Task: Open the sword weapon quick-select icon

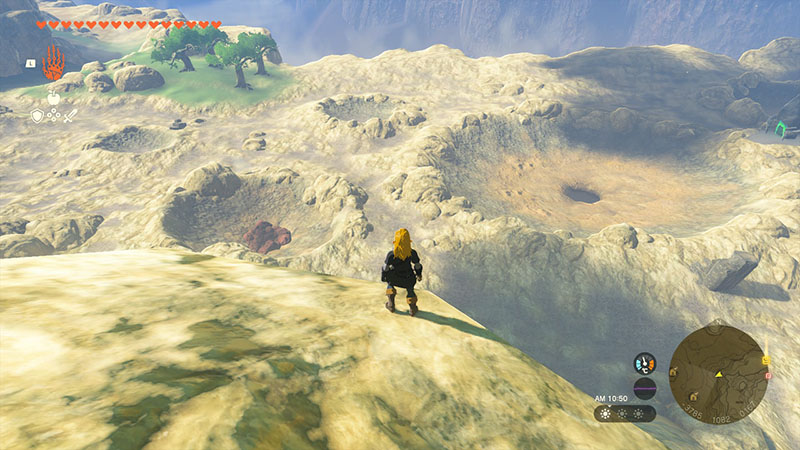Action: [71, 116]
